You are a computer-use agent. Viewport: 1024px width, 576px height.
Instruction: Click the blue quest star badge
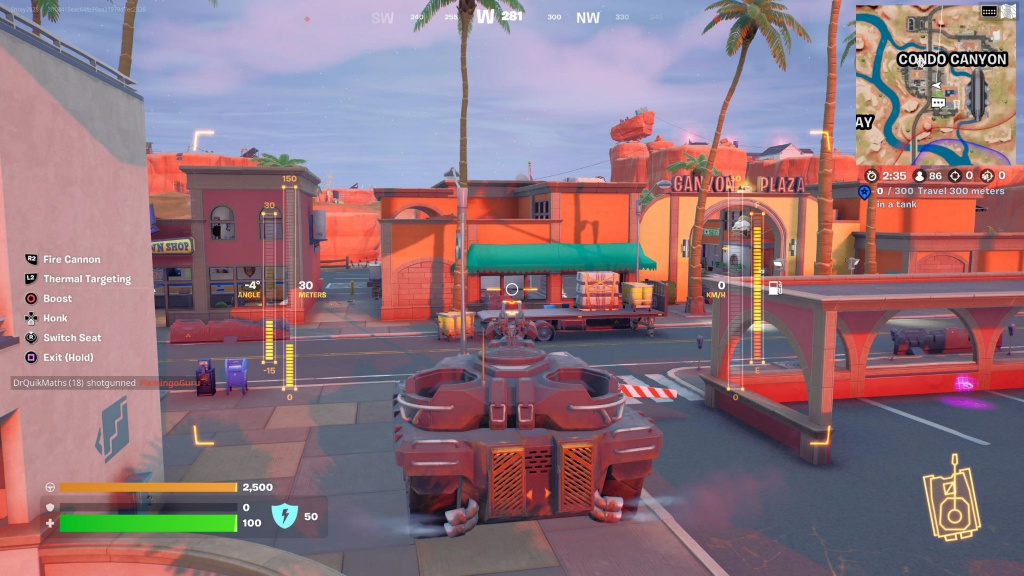864,192
